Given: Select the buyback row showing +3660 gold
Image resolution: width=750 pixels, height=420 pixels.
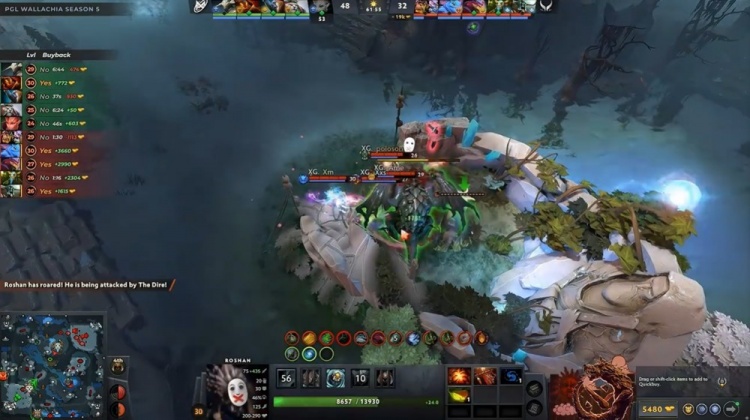Looking at the screenshot, I should click(x=45, y=150).
